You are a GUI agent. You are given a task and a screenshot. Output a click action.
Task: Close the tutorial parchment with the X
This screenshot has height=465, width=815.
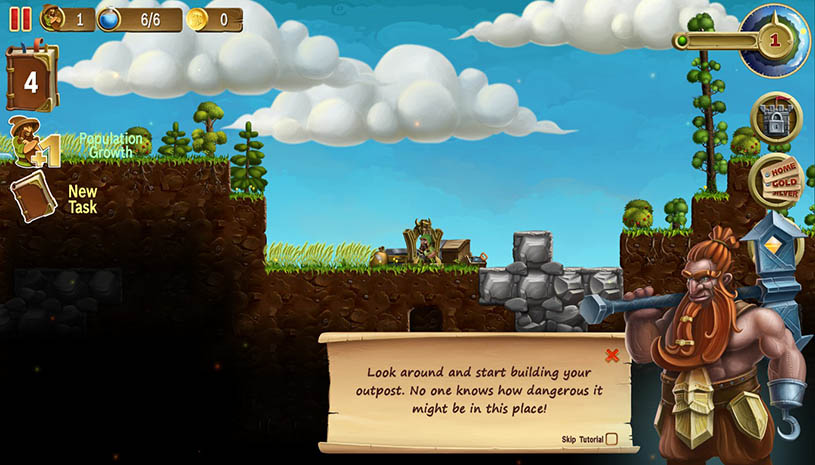coord(612,355)
